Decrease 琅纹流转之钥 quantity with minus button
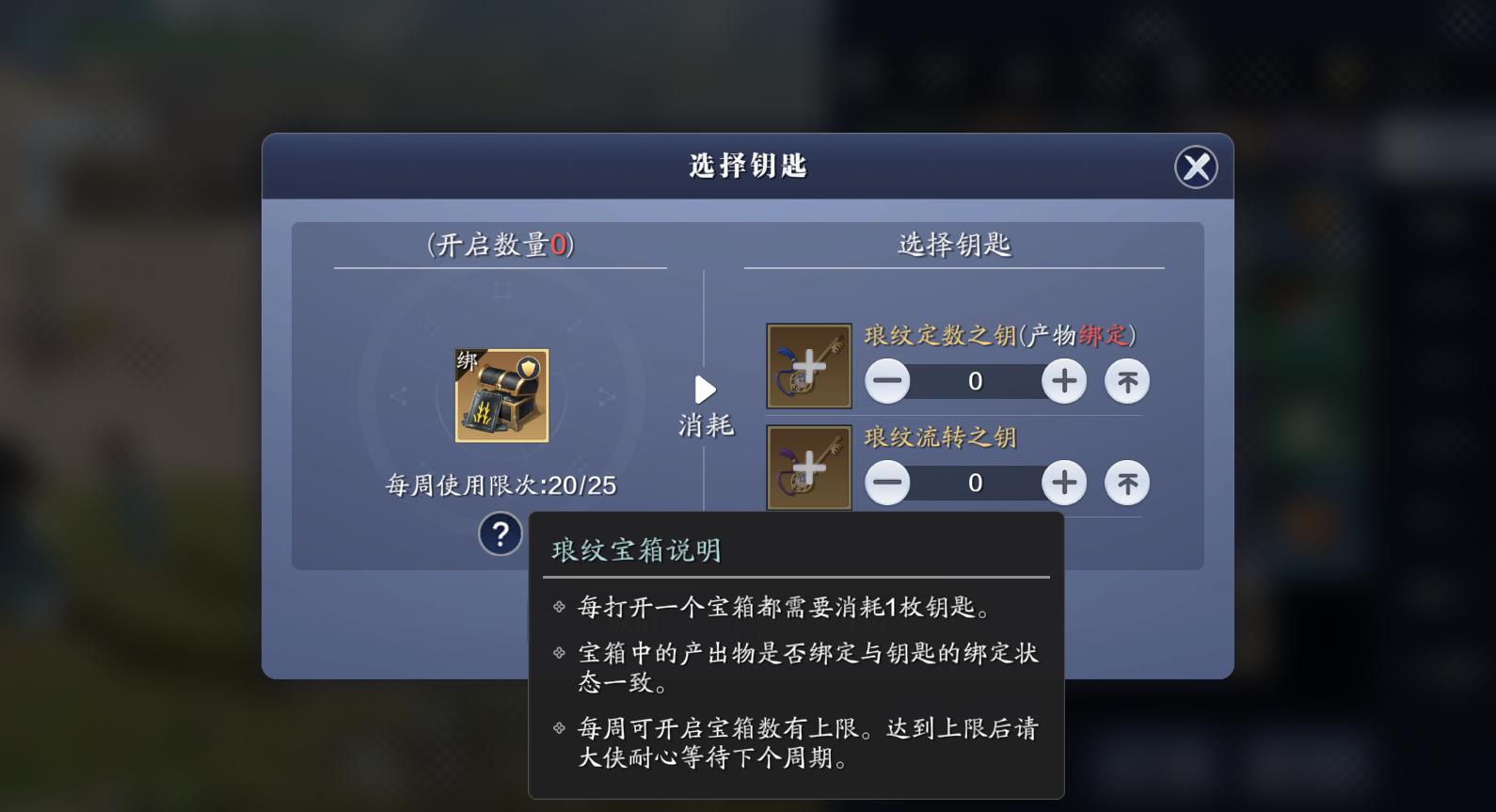The width and height of the screenshot is (1496, 812). click(886, 482)
